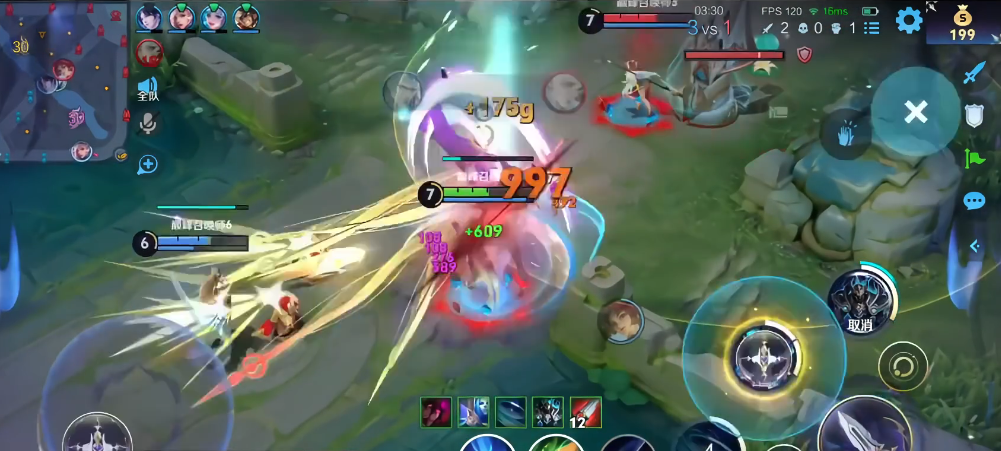This screenshot has width=1001, height=451.
Task: Send the defend shield signal
Action: (974, 115)
